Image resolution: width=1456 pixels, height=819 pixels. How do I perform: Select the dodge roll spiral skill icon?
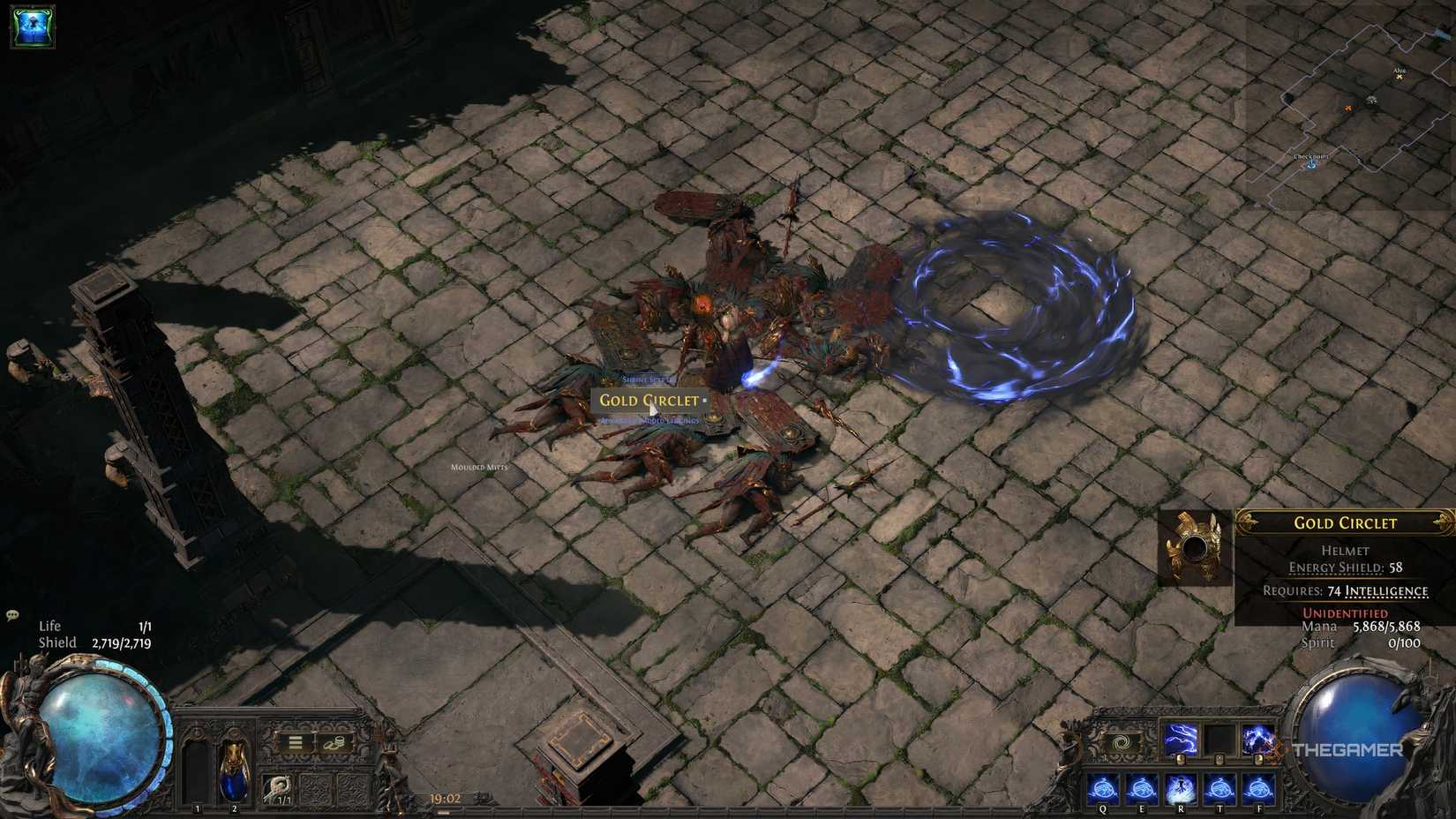point(1121,741)
